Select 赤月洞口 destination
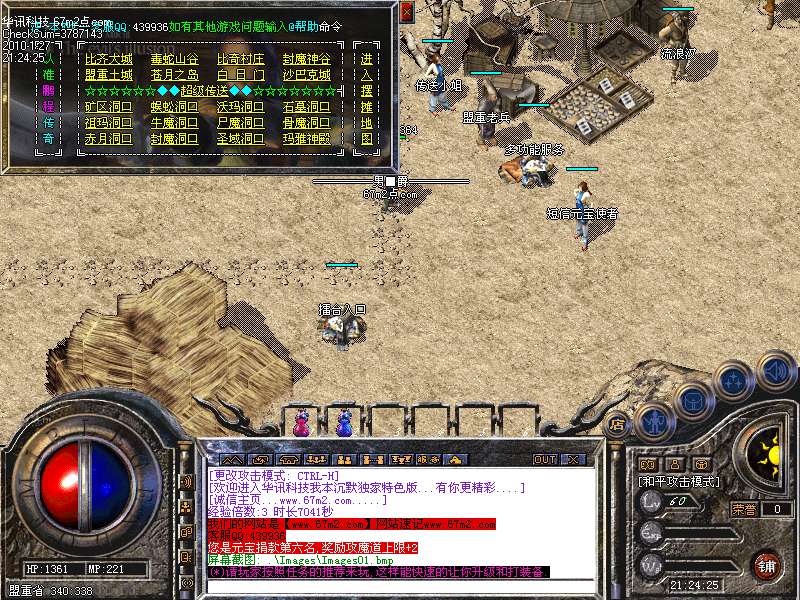 click(x=108, y=139)
